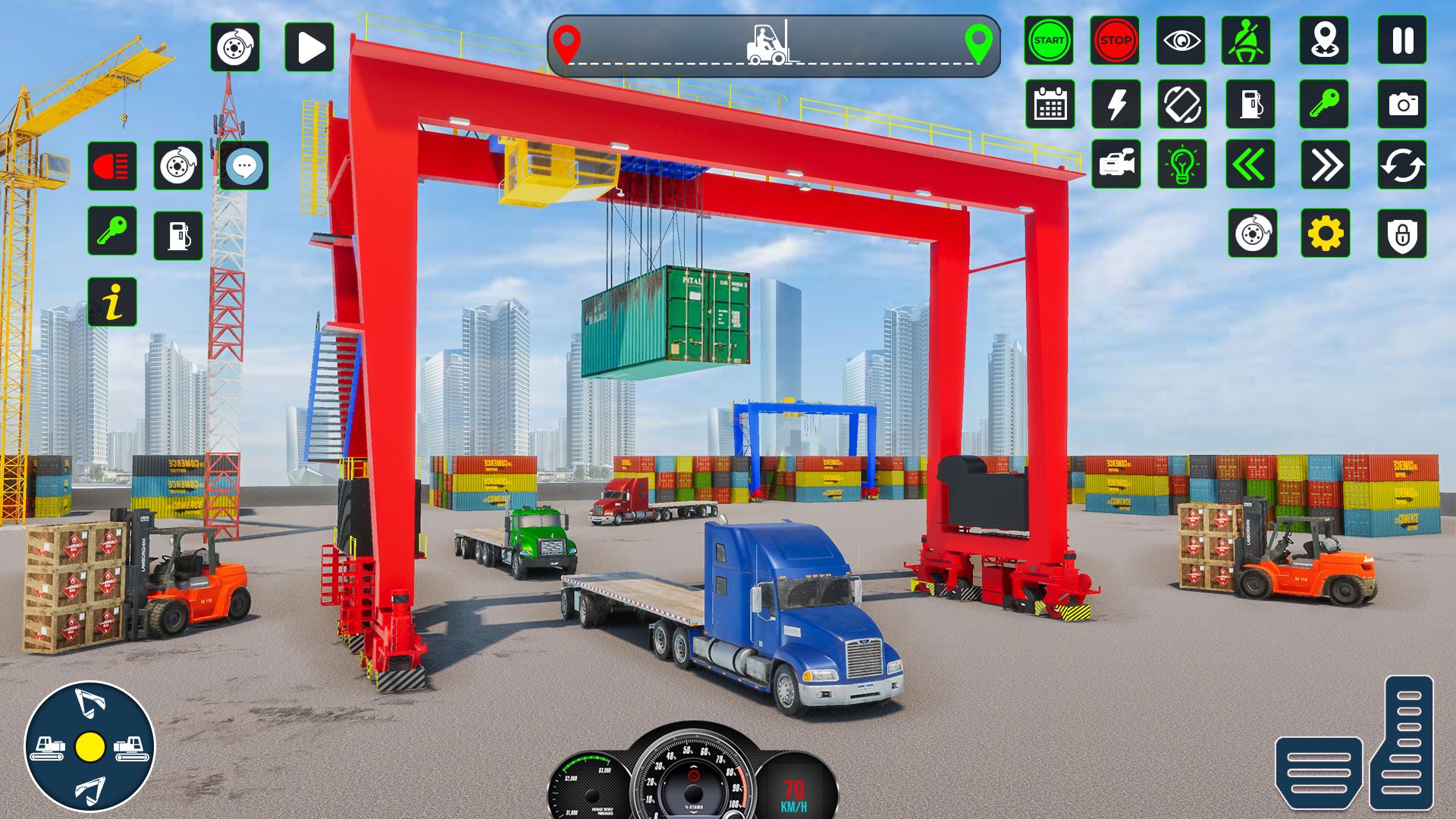Open the calendar icon

1050,104
